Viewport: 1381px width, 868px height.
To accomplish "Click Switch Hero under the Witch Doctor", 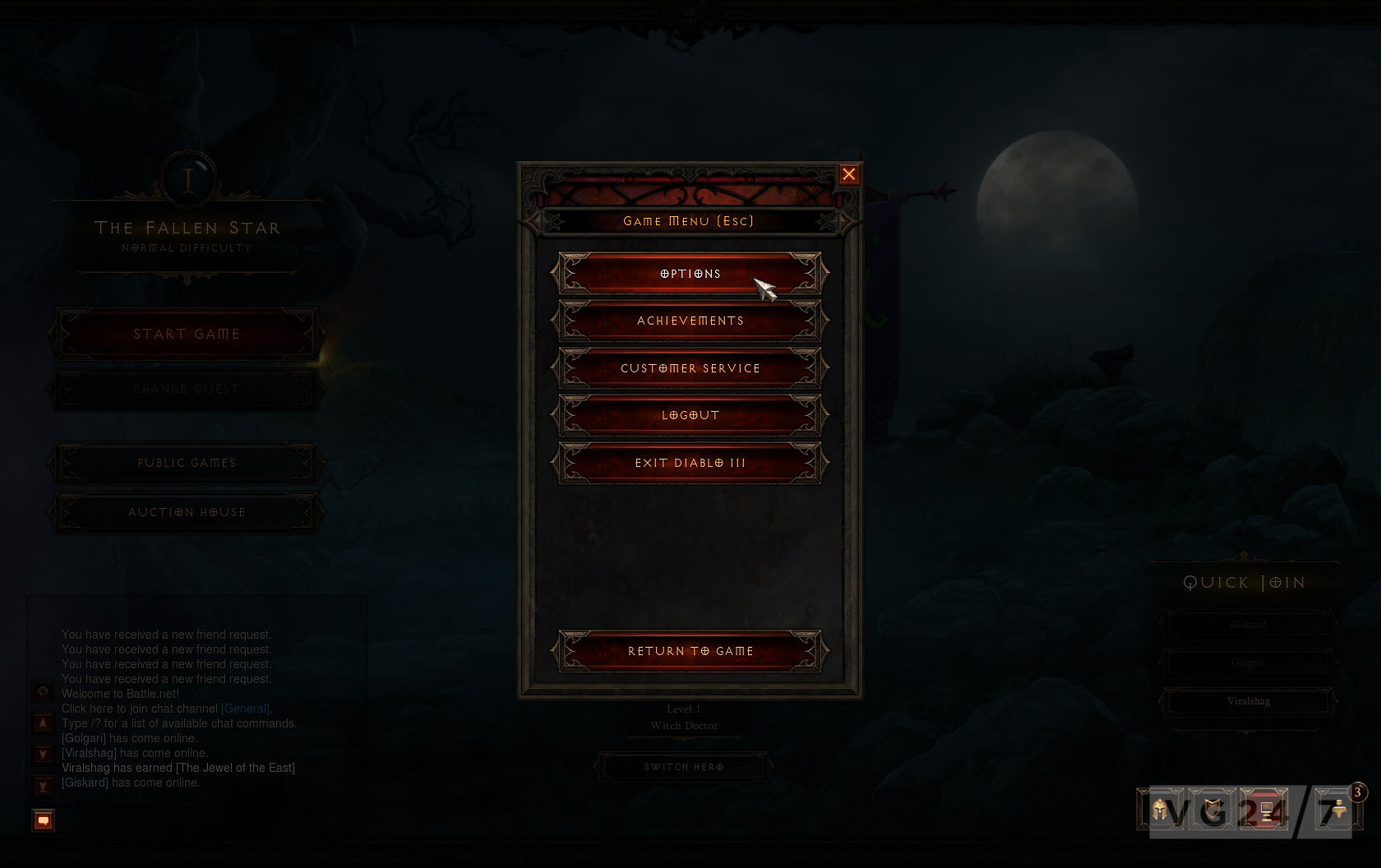I will pos(682,766).
